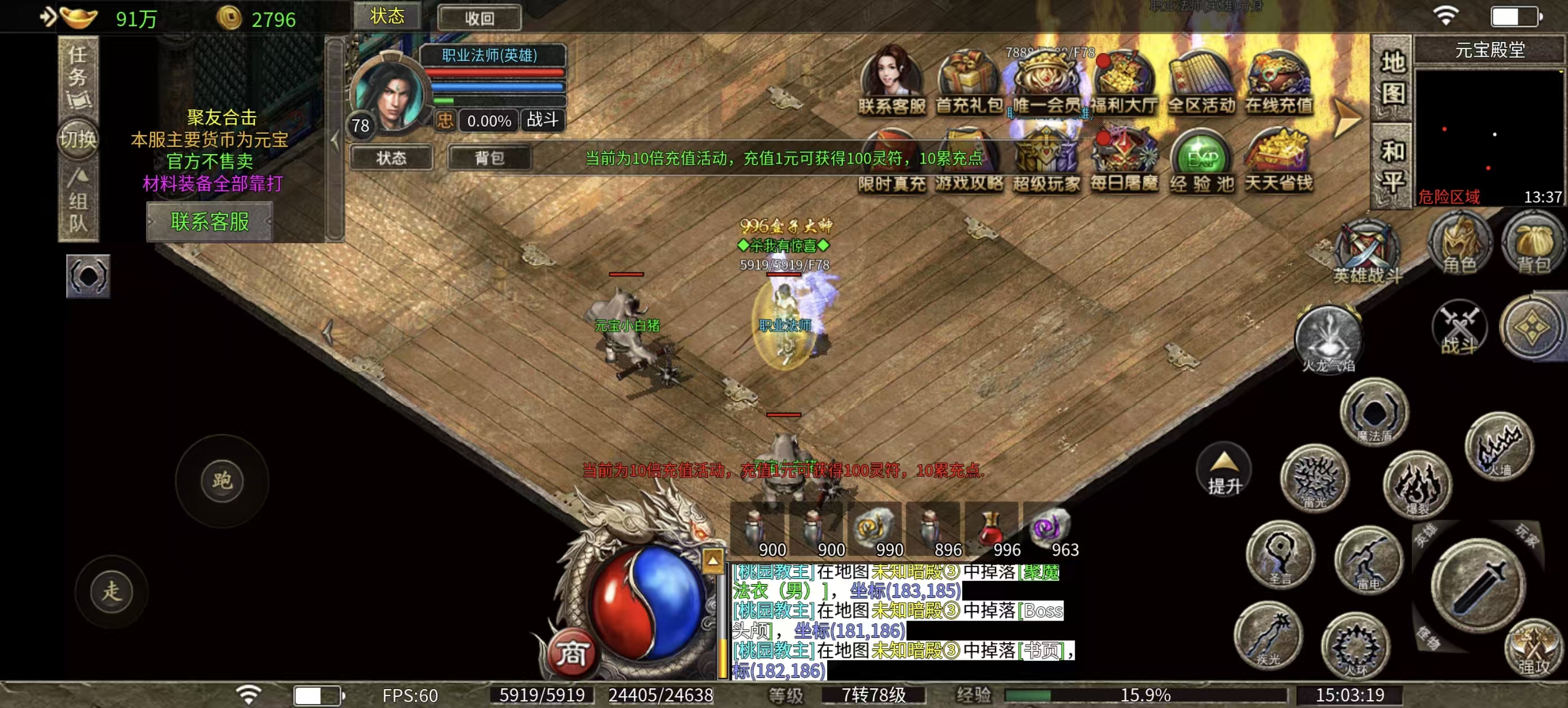1568x708 pixels.
Task: Click the 收回 recall hero button
Action: [x=479, y=18]
